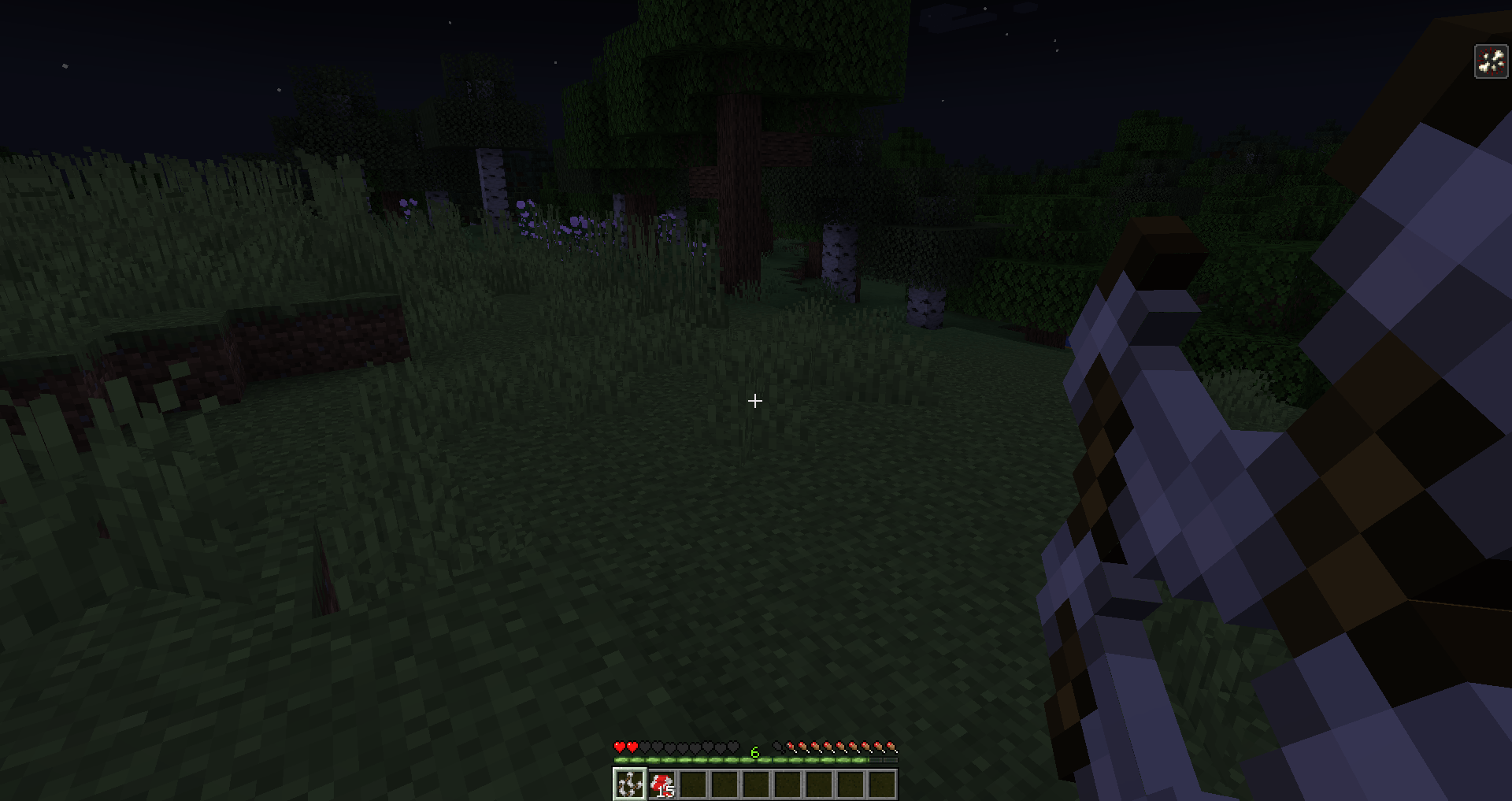Click the empty middle hotbar slot
Viewport: 1512px width, 801px height.
tap(757, 784)
